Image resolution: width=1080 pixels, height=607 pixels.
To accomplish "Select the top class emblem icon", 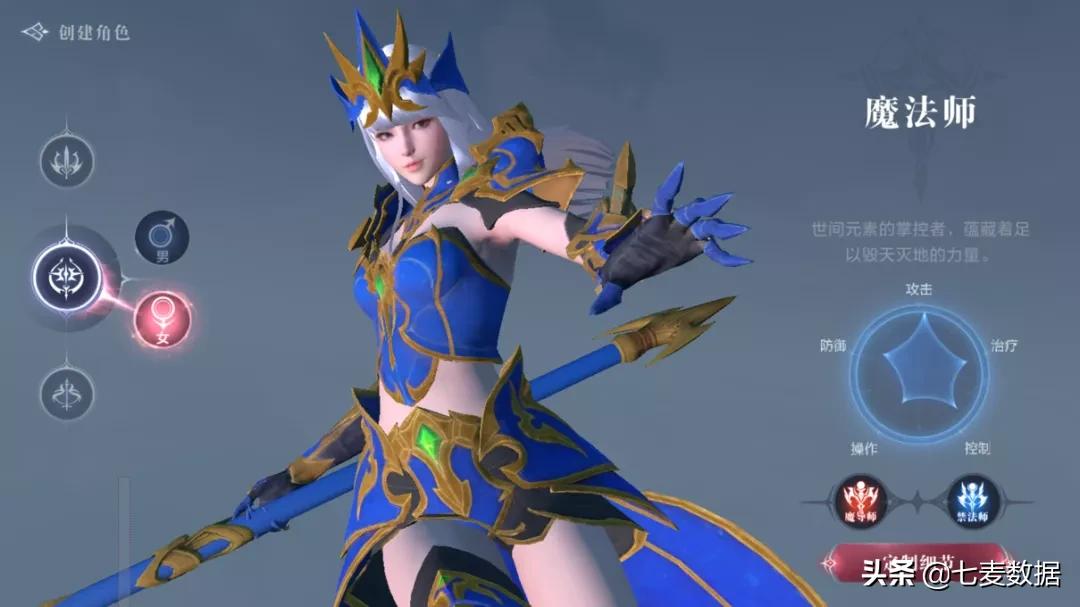I will 67,161.
